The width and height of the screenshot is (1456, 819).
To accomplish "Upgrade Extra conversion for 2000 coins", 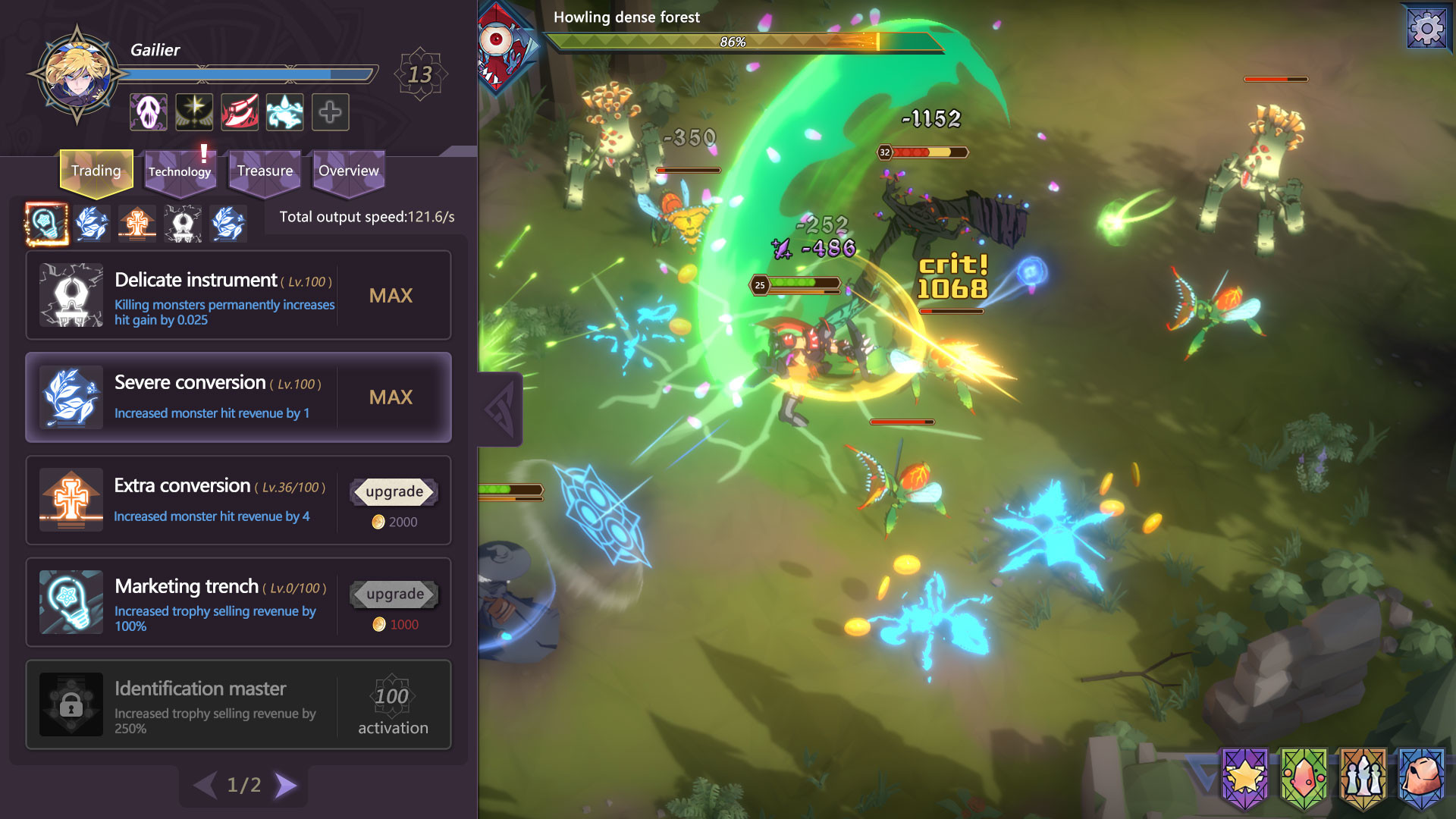I will 392,491.
